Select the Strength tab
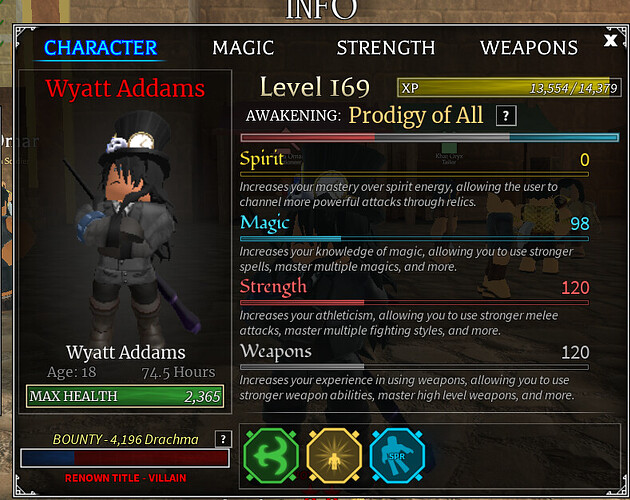 pos(385,48)
